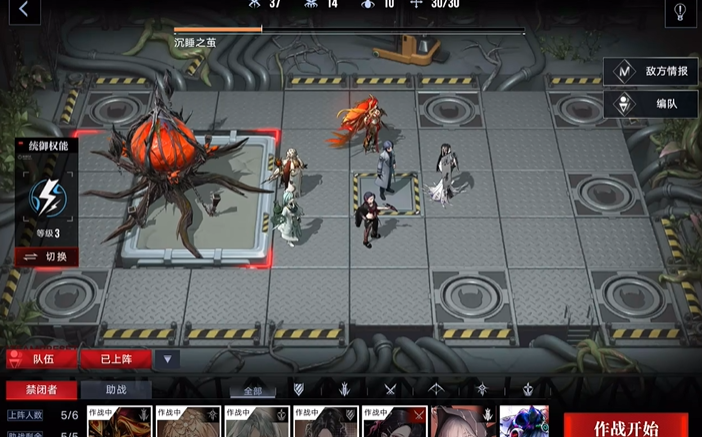Go back with the top-left arrow
Viewport: 702px width, 437px height.
click(24, 10)
